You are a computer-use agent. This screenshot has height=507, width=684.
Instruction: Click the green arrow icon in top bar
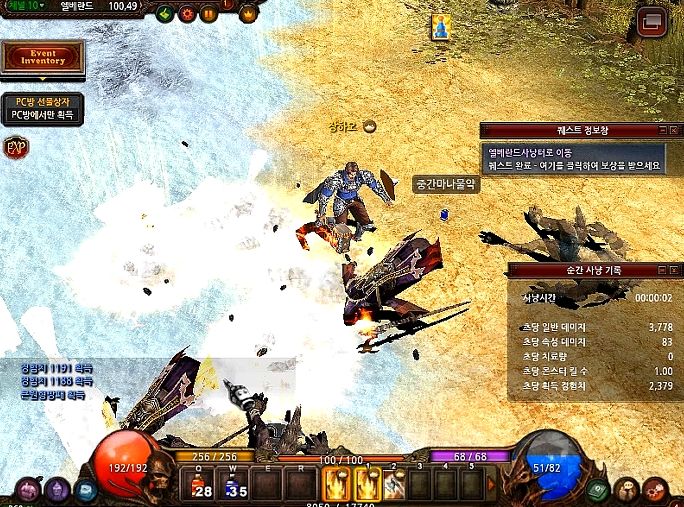[165, 14]
